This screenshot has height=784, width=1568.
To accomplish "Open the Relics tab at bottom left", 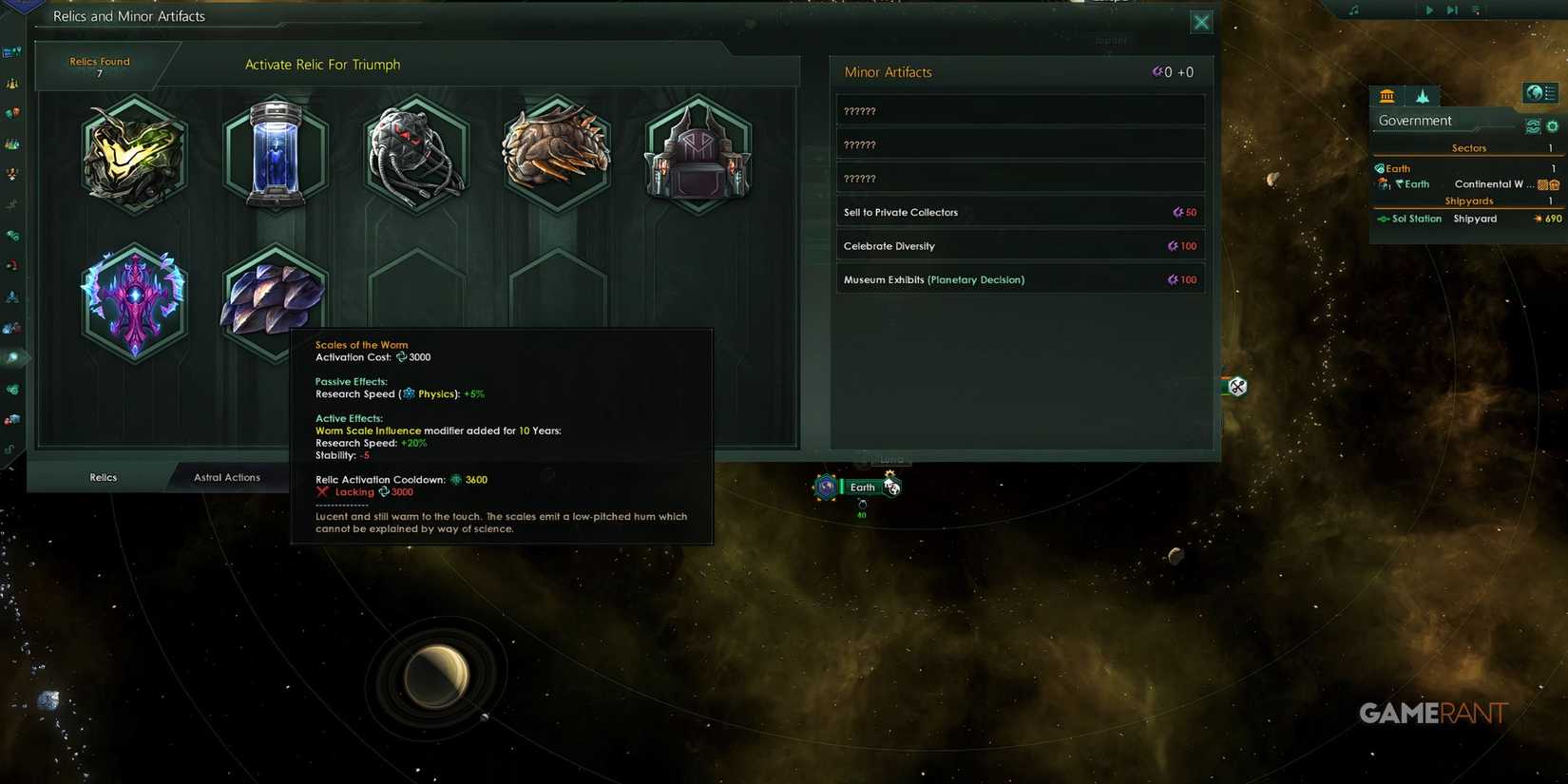I will click(102, 477).
